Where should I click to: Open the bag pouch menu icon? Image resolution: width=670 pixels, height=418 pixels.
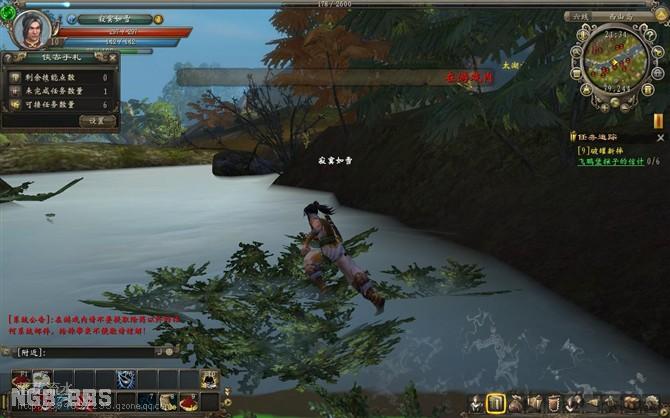pyautogui.click(x=518, y=402)
